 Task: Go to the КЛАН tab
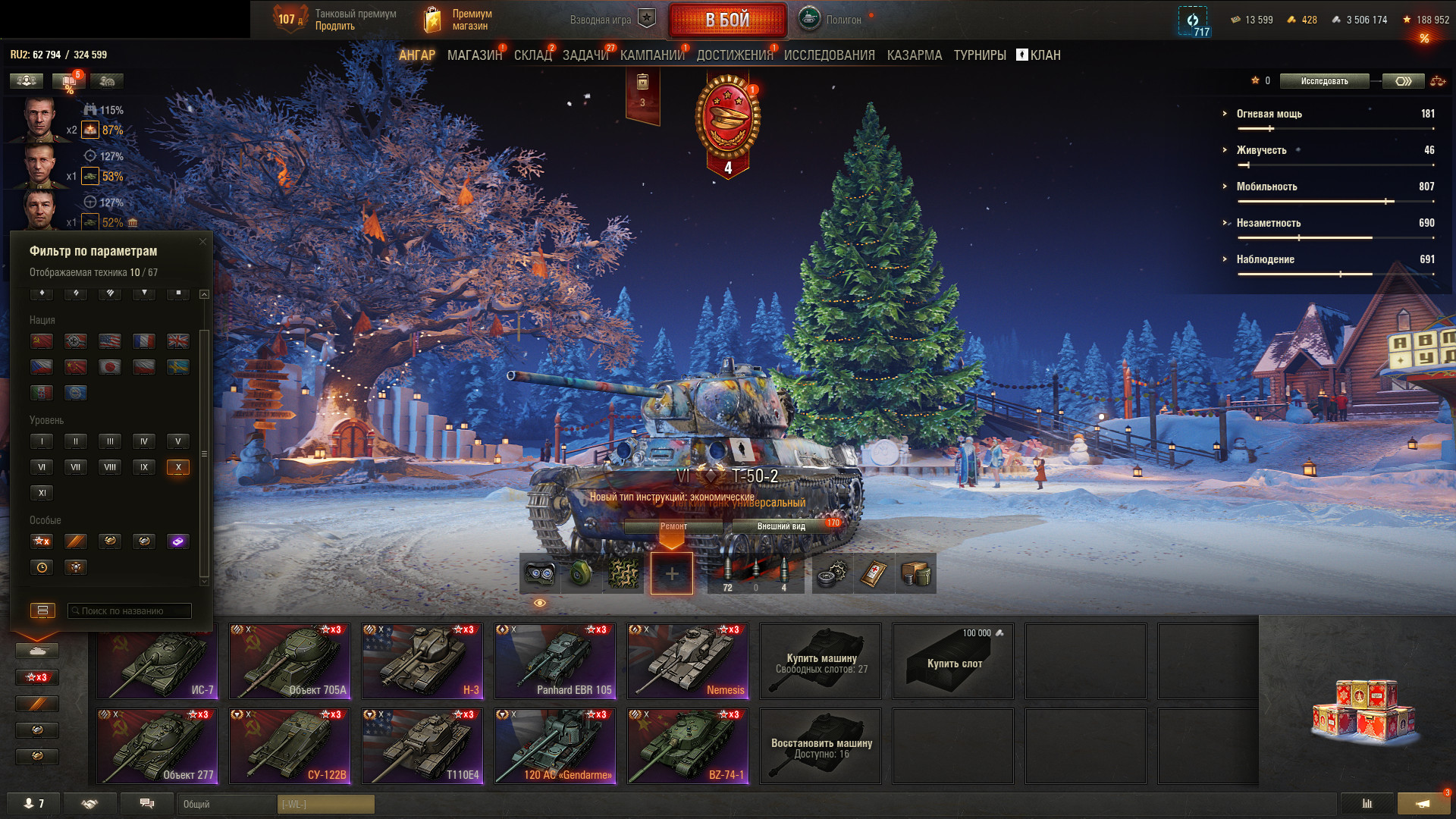point(1038,55)
